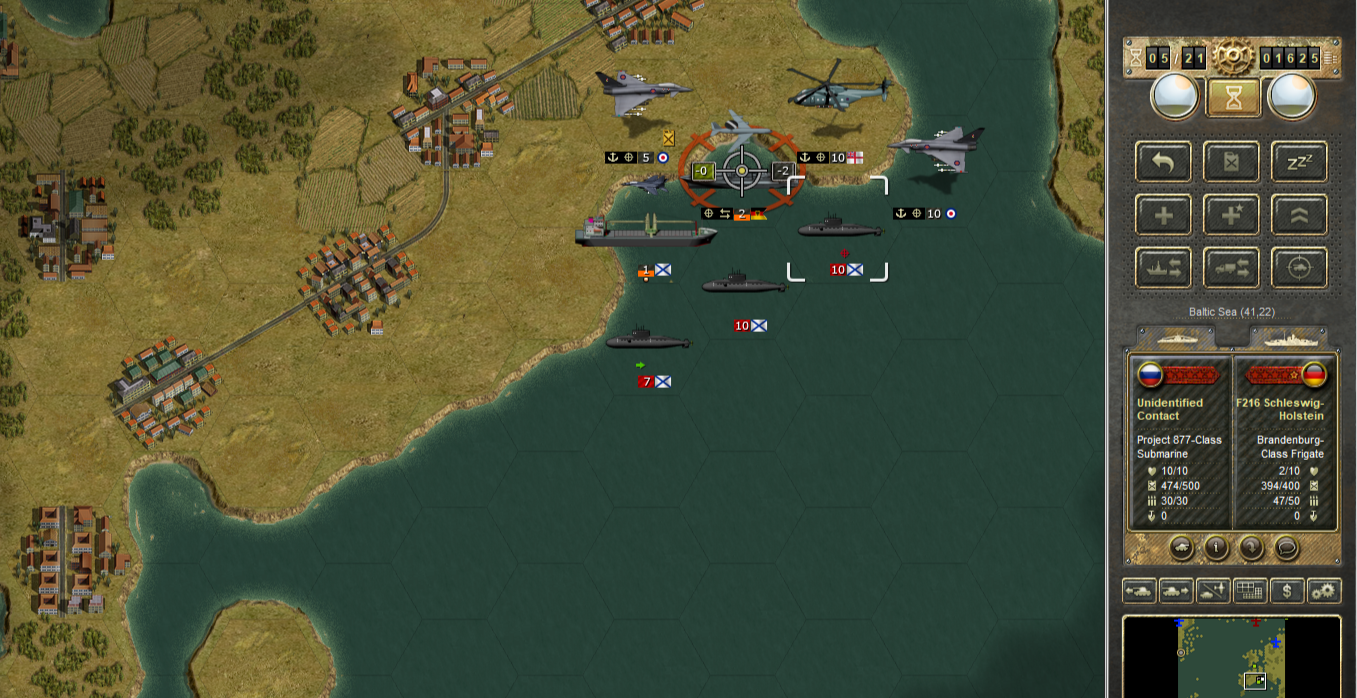Image resolution: width=1357 pixels, height=698 pixels.
Task: Switch to the warship unit tab
Action: tap(1286, 337)
